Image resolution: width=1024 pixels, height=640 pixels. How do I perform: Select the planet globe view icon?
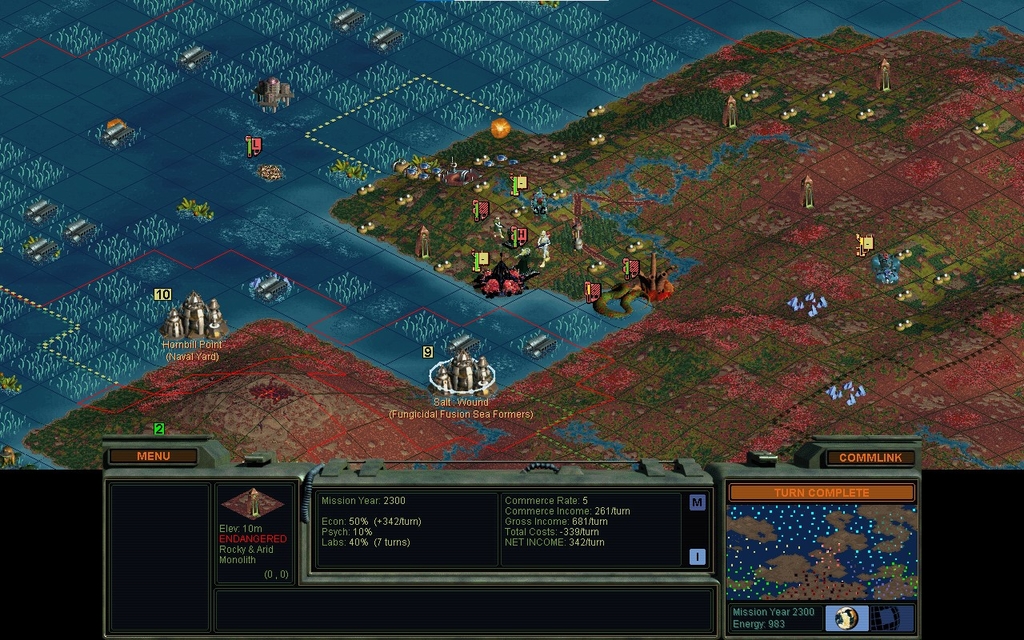point(847,618)
